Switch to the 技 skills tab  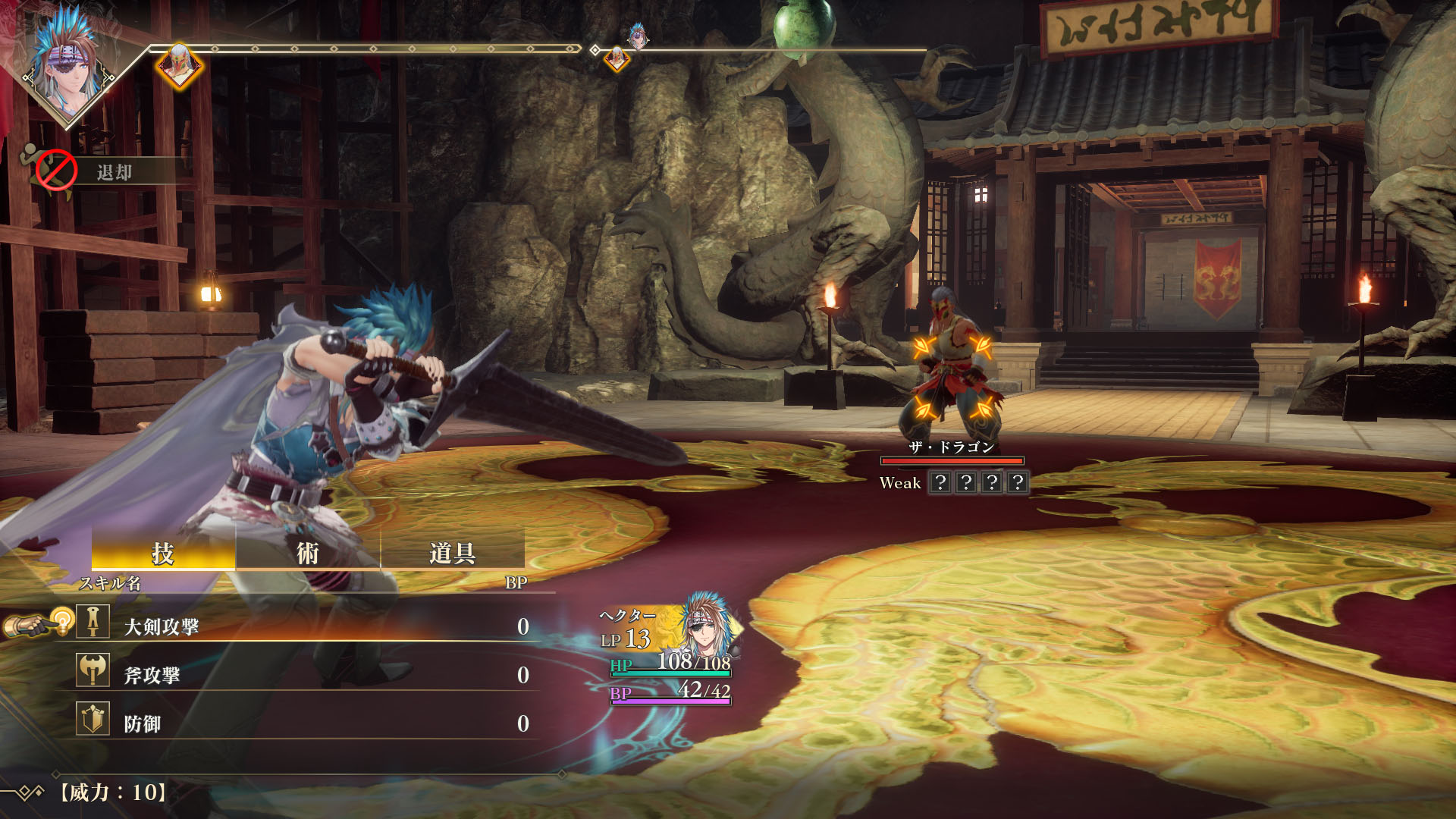pyautogui.click(x=163, y=553)
